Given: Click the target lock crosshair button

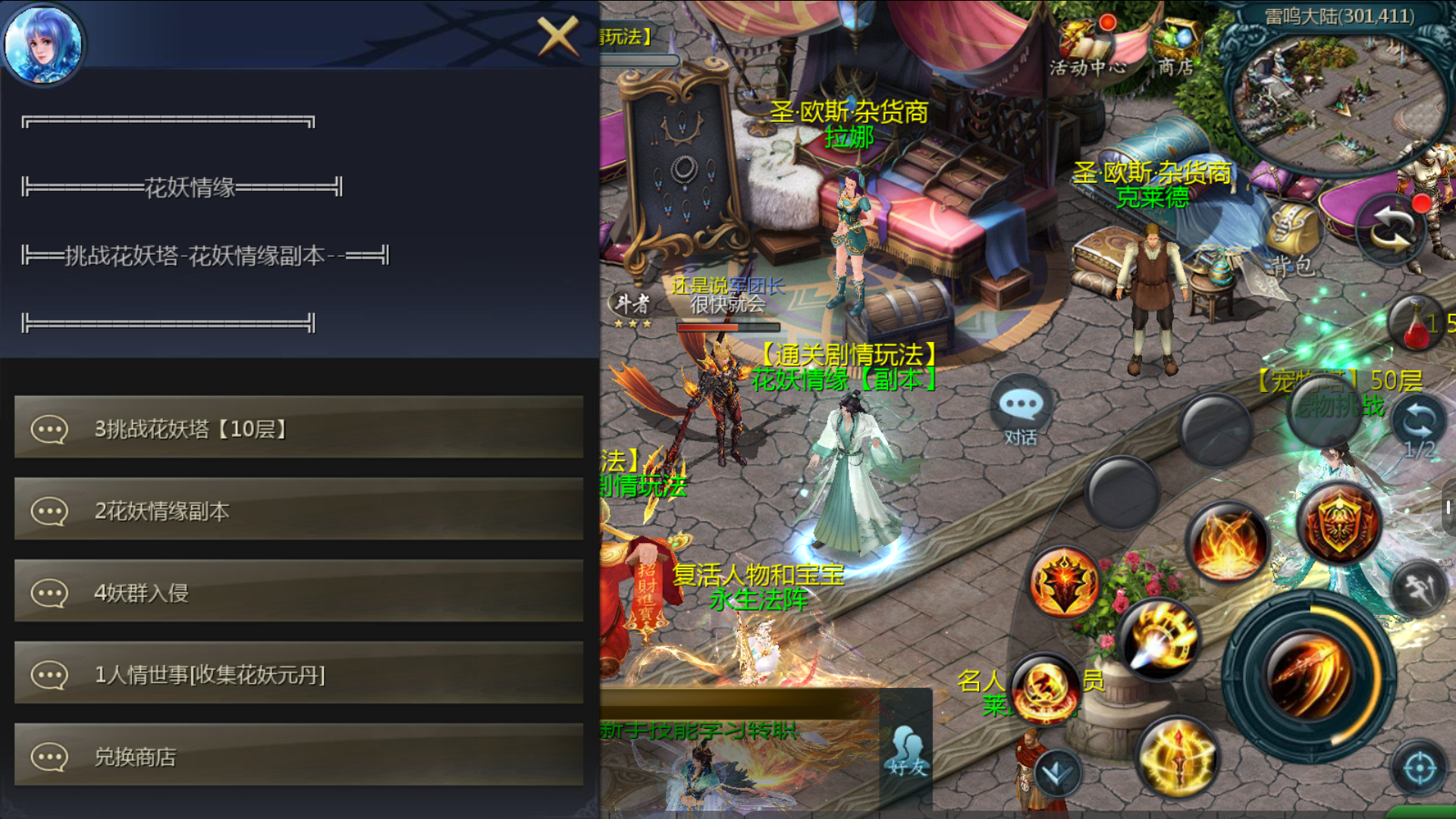Looking at the screenshot, I should tap(1419, 769).
